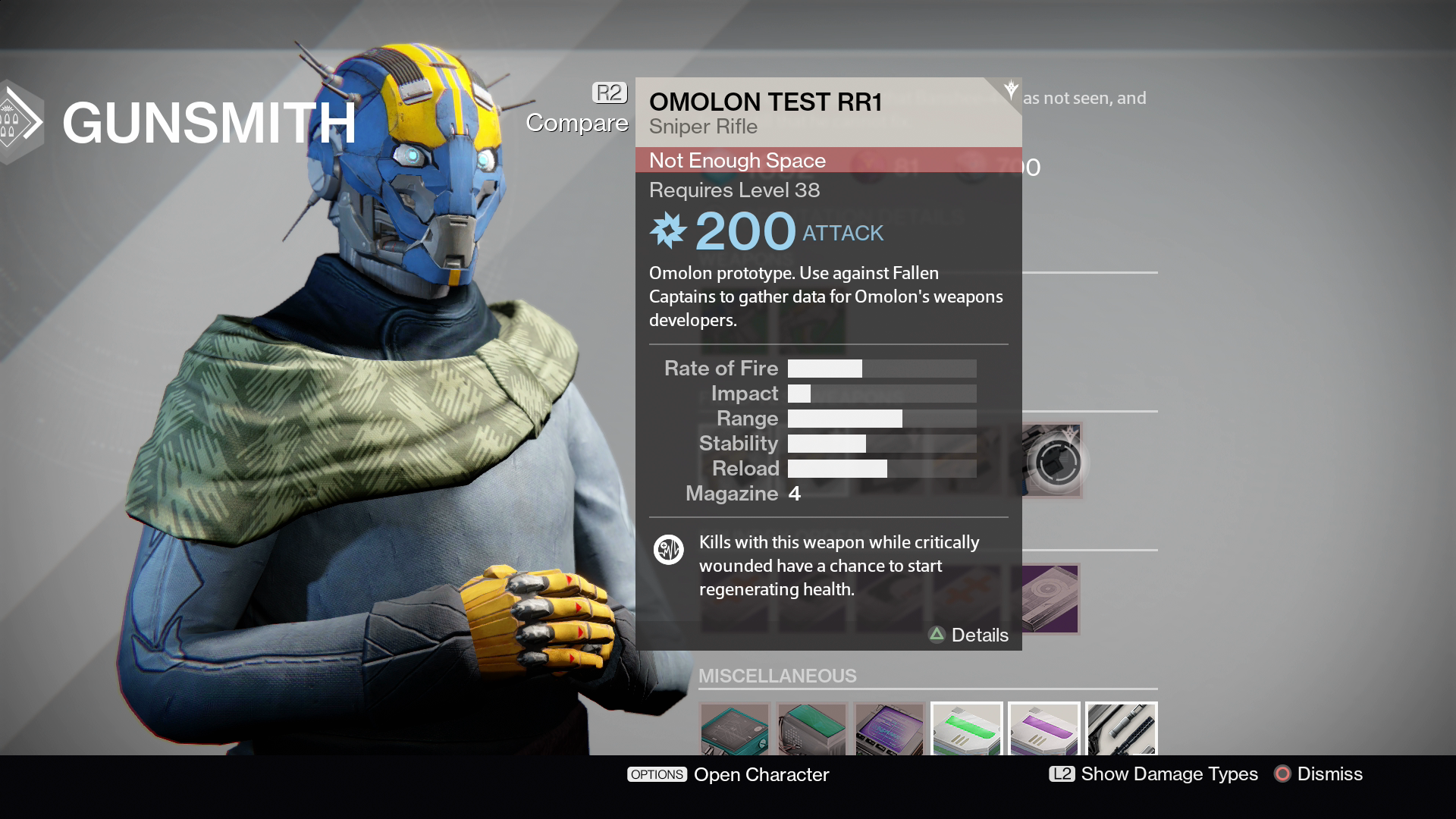Select the teal telemetry box item
The width and height of the screenshot is (1456, 819).
[x=734, y=730]
